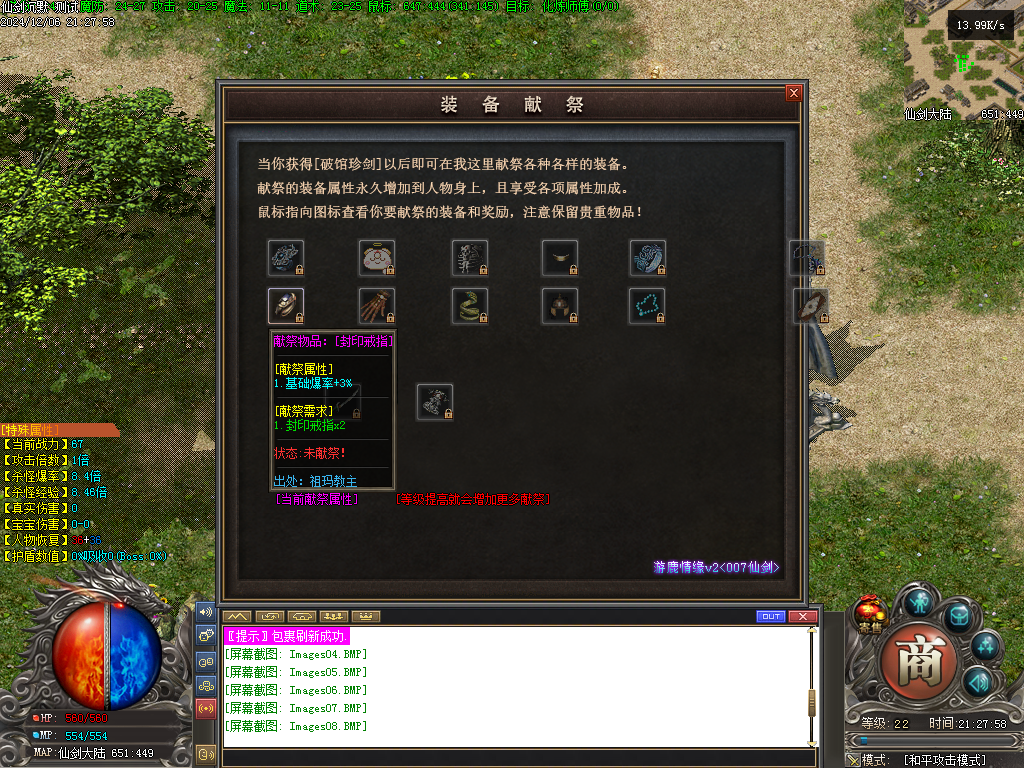Select the coiled green snake slot
The height and width of the screenshot is (768, 1024).
pos(469,305)
